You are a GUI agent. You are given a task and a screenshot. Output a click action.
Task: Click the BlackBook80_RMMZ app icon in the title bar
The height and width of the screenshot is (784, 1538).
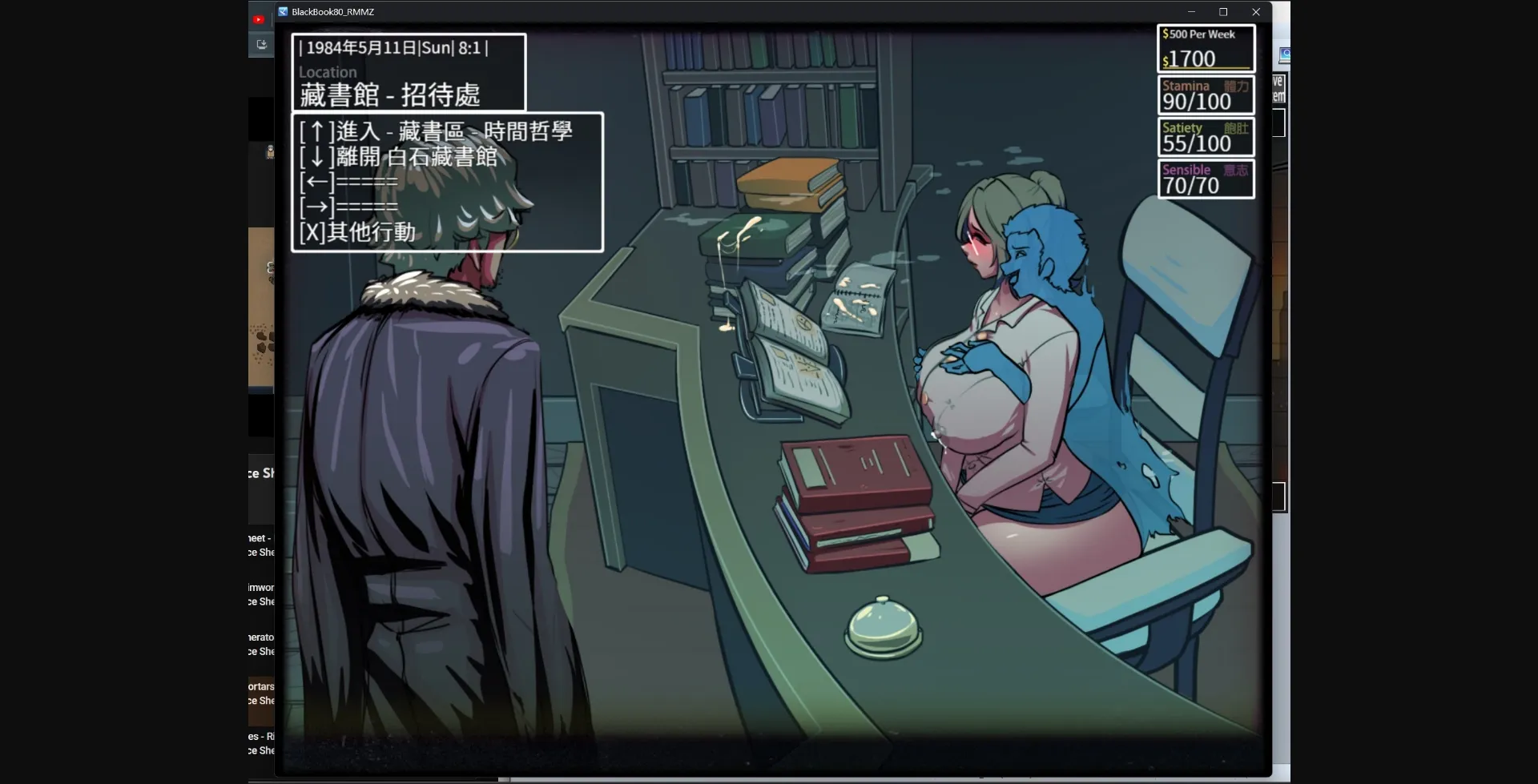coord(282,11)
